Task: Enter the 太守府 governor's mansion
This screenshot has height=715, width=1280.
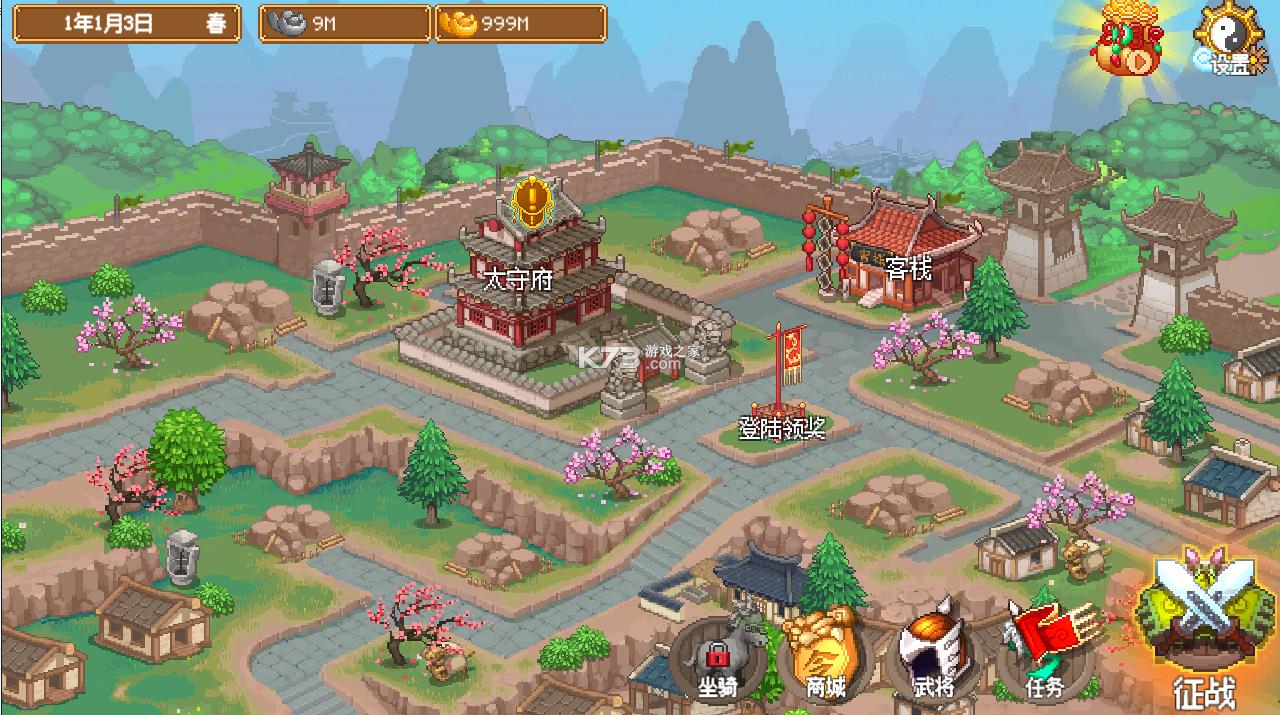Action: (530, 290)
